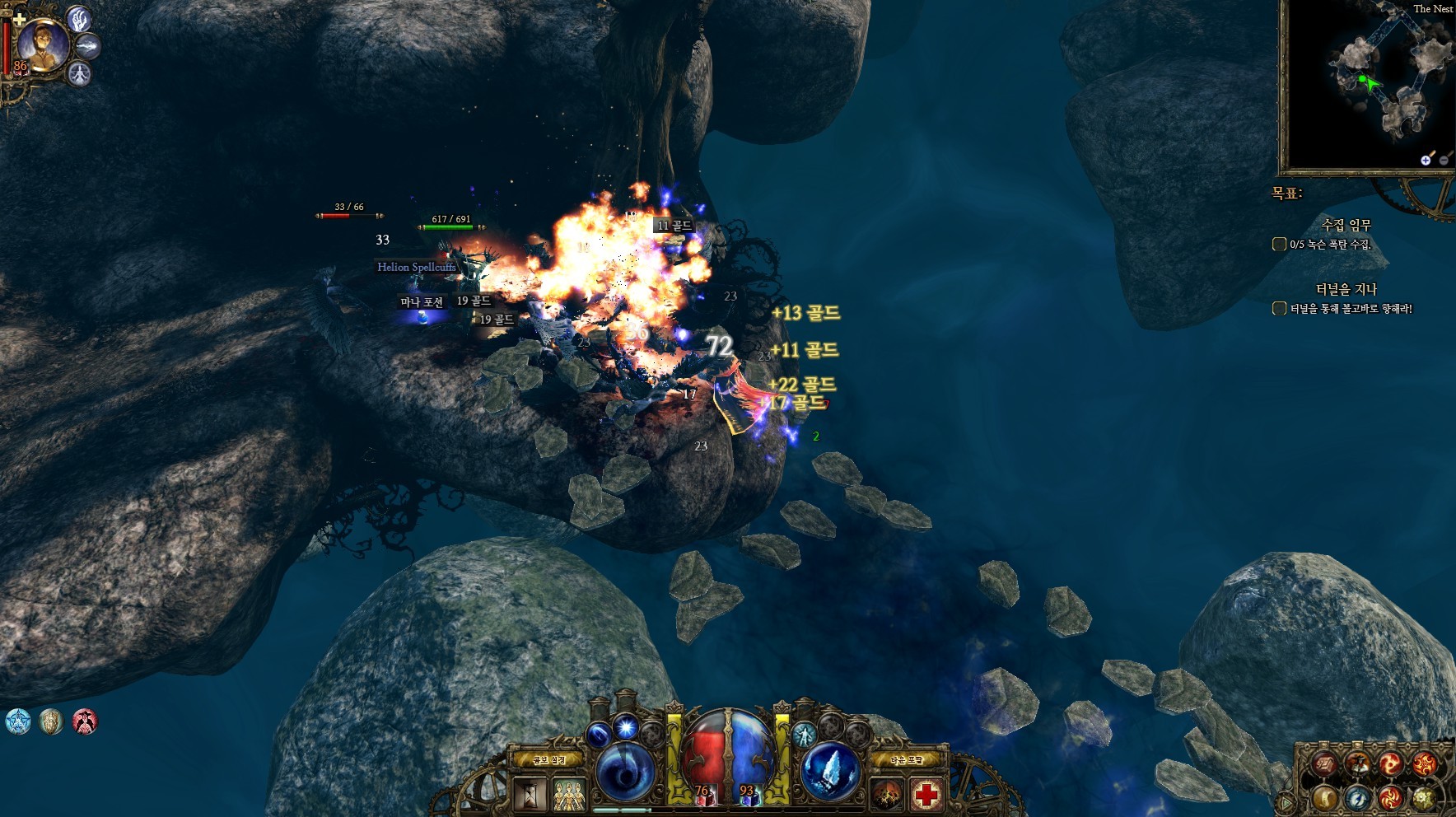Click the hourglass icon
This screenshot has height=817, width=1456.
[x=530, y=795]
